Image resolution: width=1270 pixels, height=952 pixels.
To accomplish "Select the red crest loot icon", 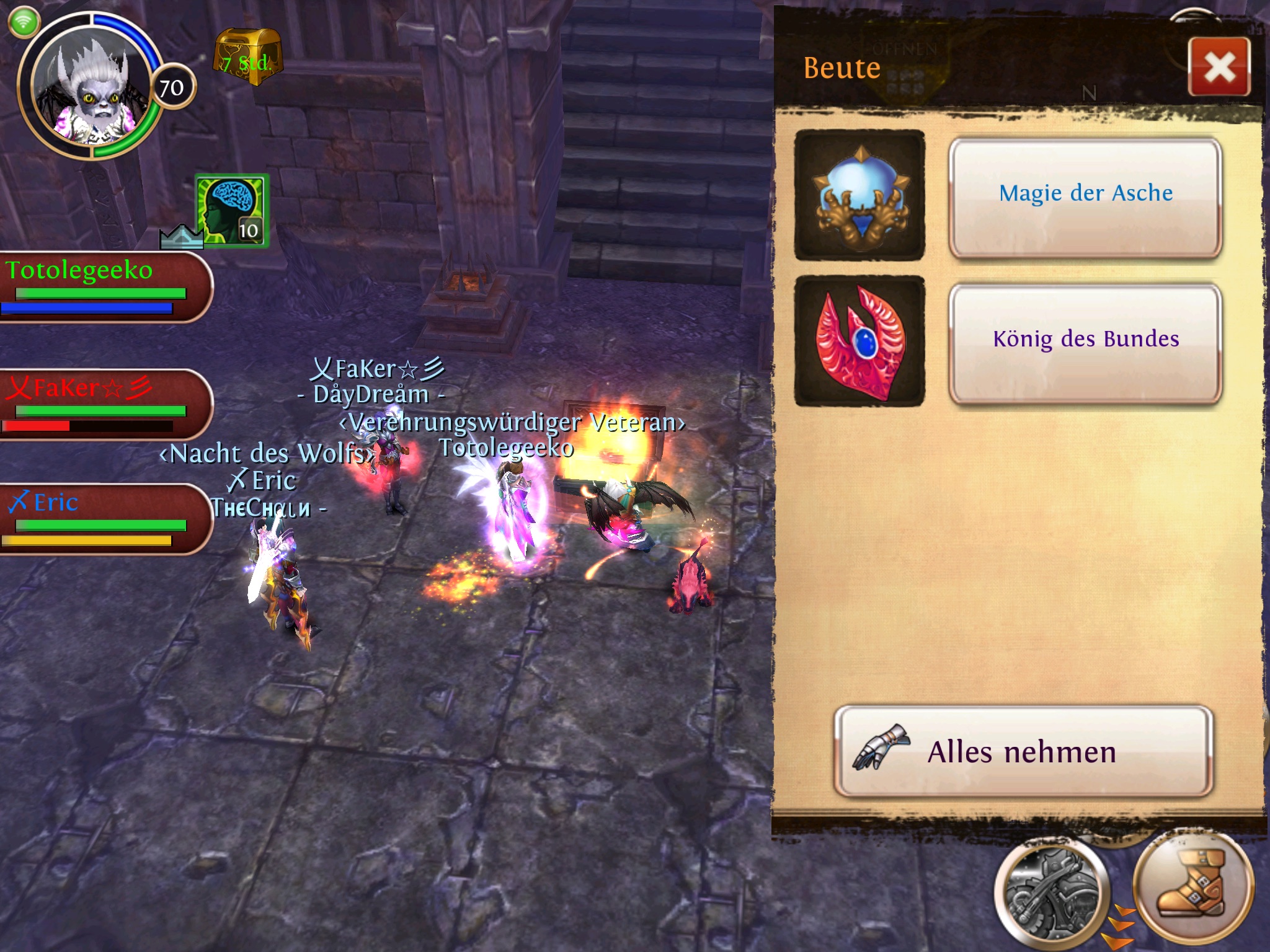I will (x=859, y=342).
